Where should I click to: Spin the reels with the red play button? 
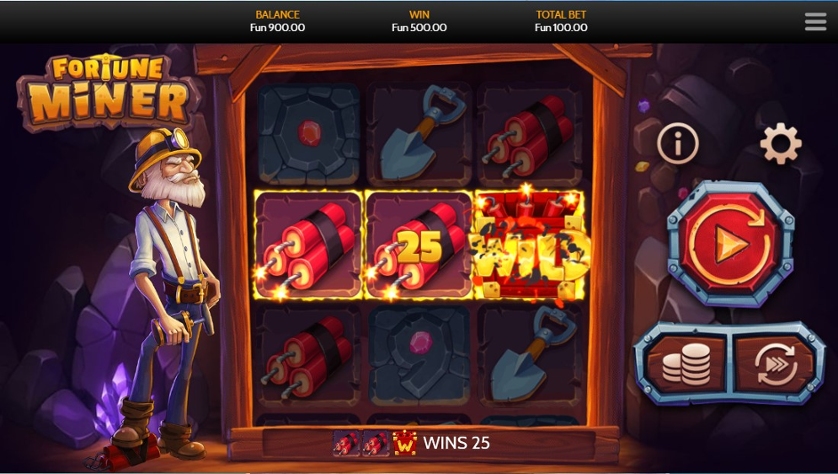(x=730, y=243)
